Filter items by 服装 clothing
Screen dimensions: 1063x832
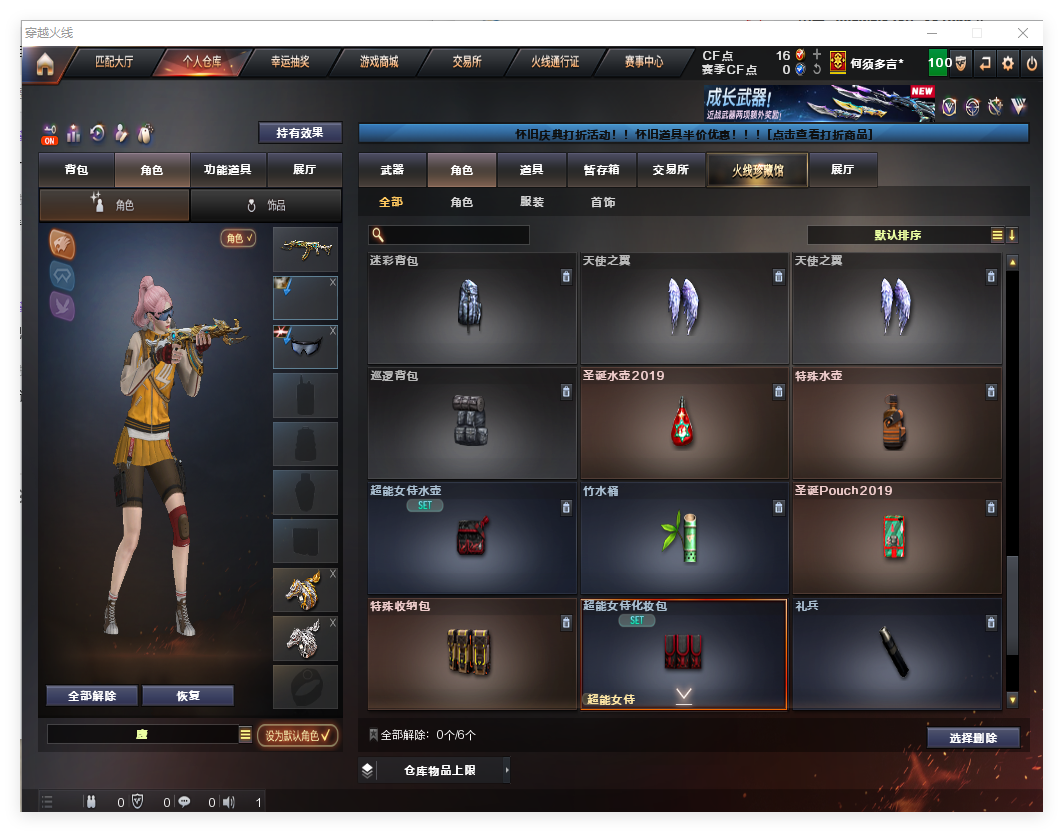[x=532, y=202]
